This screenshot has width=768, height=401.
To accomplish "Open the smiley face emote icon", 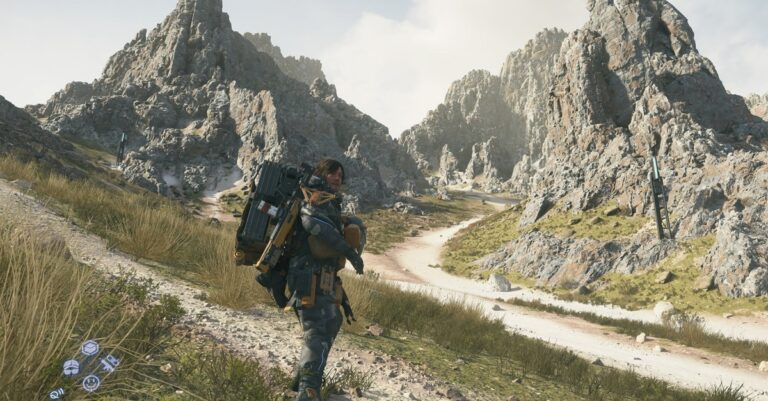I will point(91,382).
